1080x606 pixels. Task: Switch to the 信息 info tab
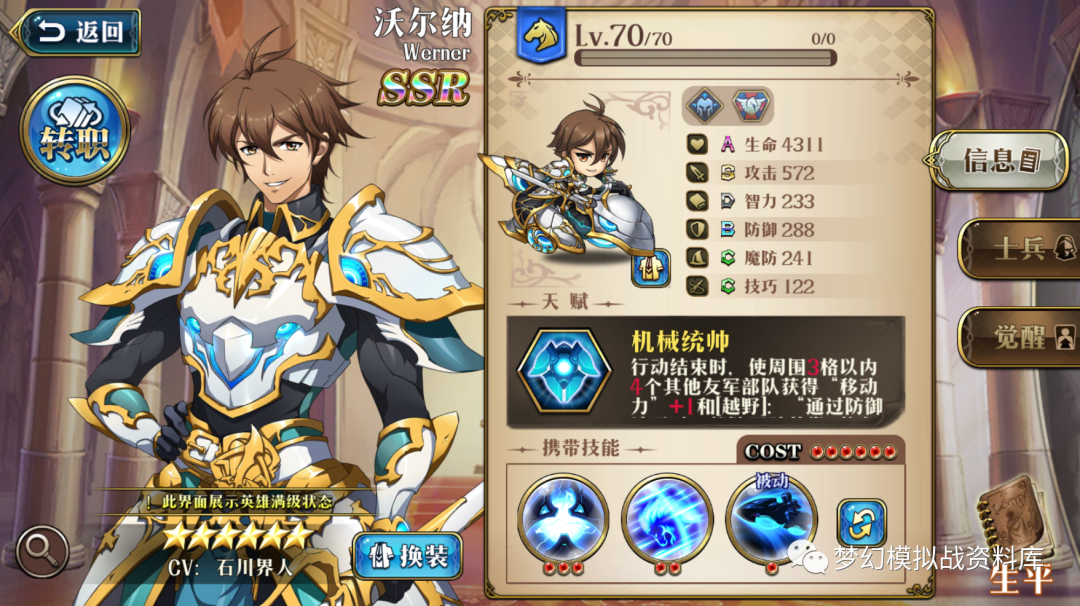[999, 160]
